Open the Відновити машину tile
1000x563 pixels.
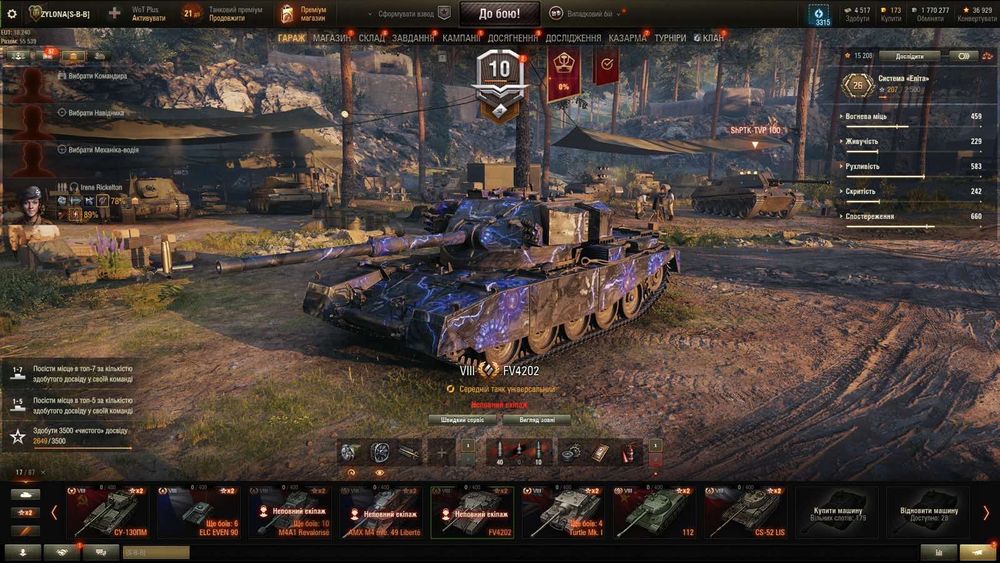click(927, 512)
